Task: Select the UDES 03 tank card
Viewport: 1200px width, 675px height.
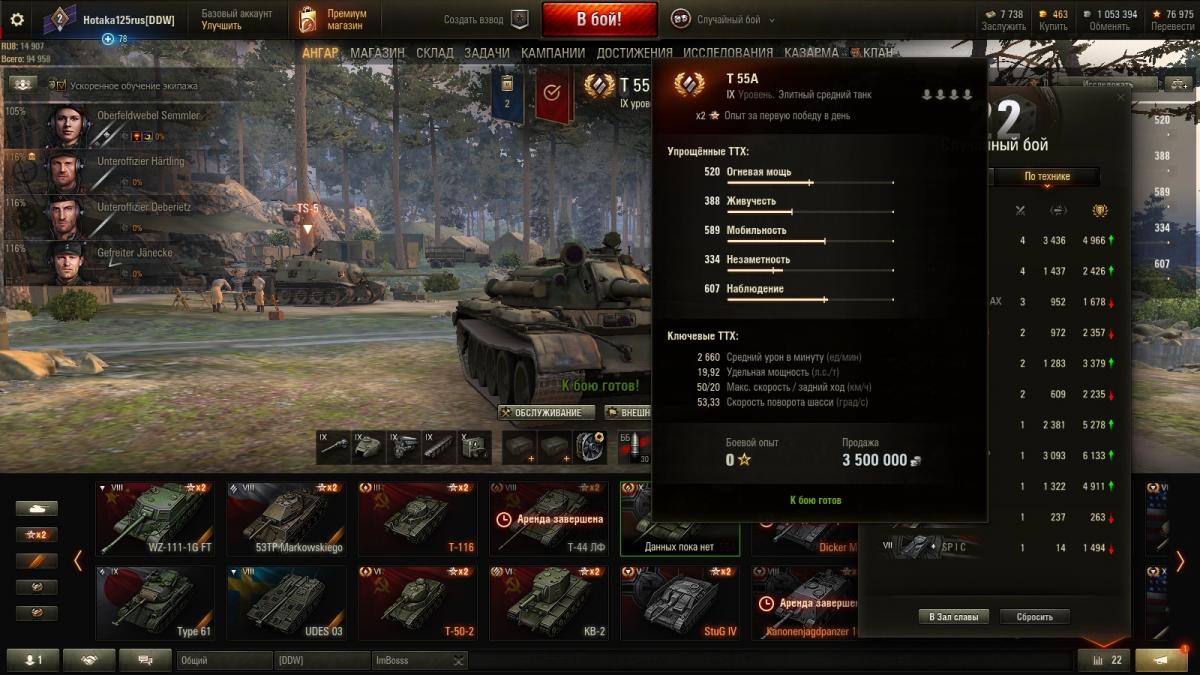Action: [286, 603]
